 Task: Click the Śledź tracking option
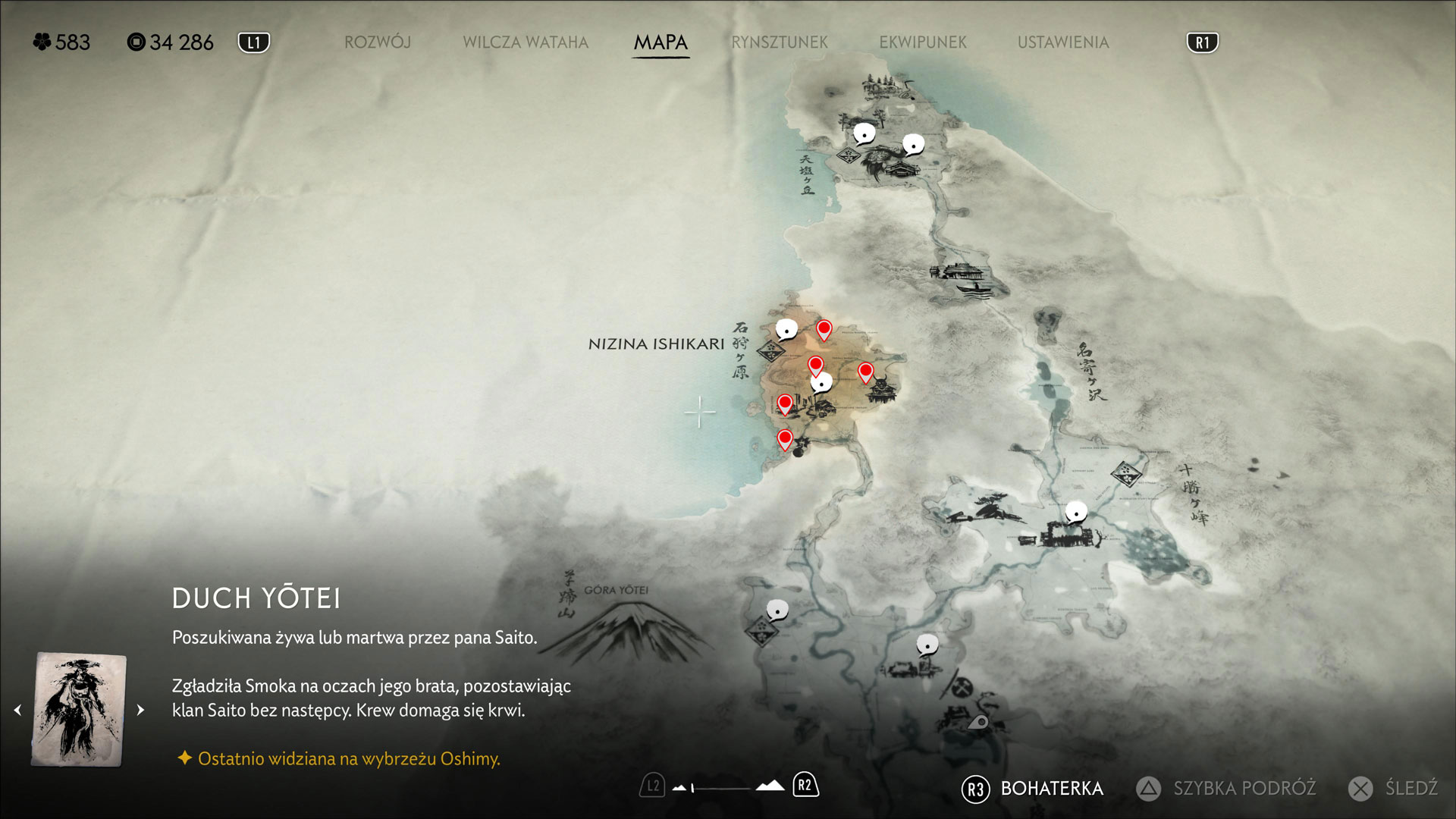coord(1410,789)
